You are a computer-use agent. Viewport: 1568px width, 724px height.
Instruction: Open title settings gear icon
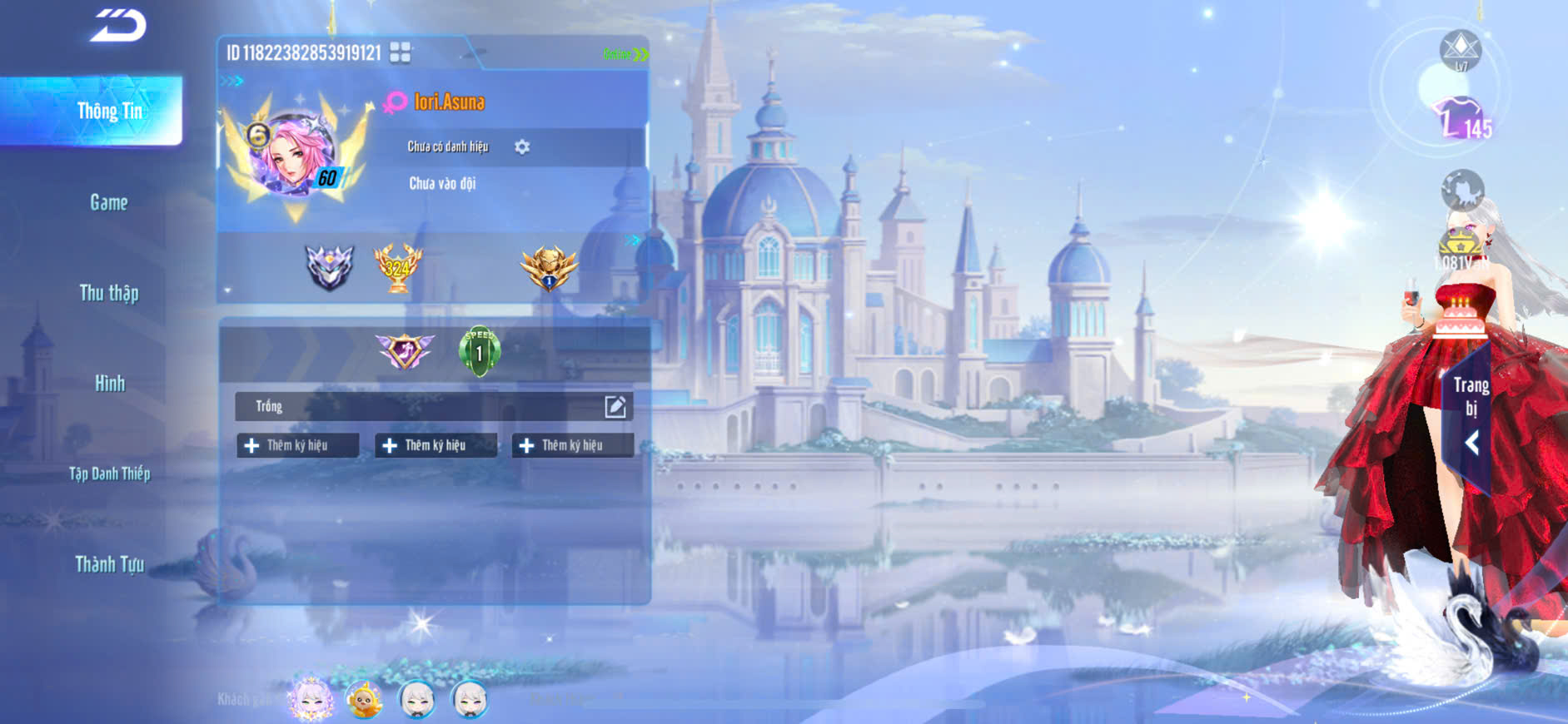(522, 146)
